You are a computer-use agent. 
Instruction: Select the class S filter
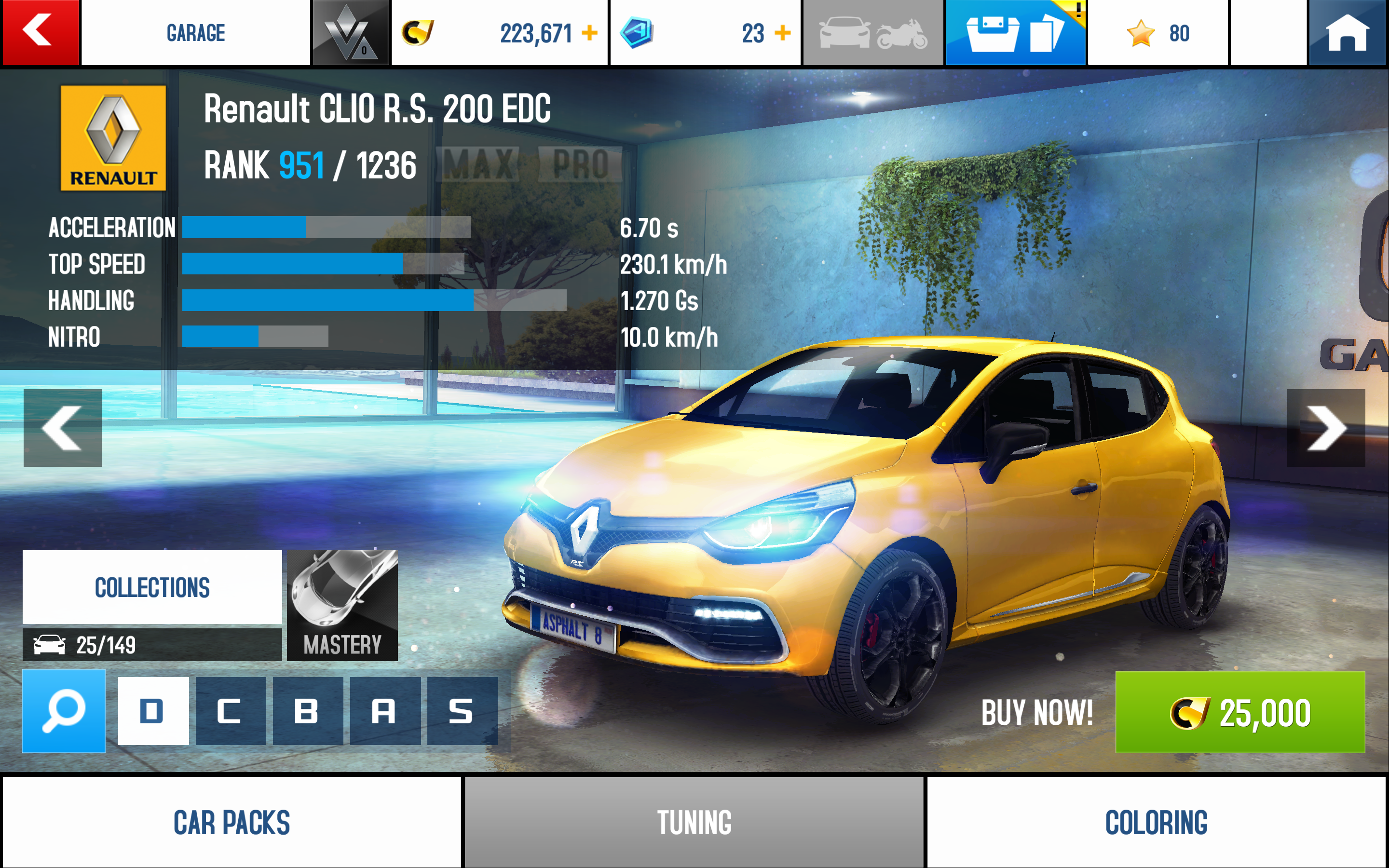point(462,711)
